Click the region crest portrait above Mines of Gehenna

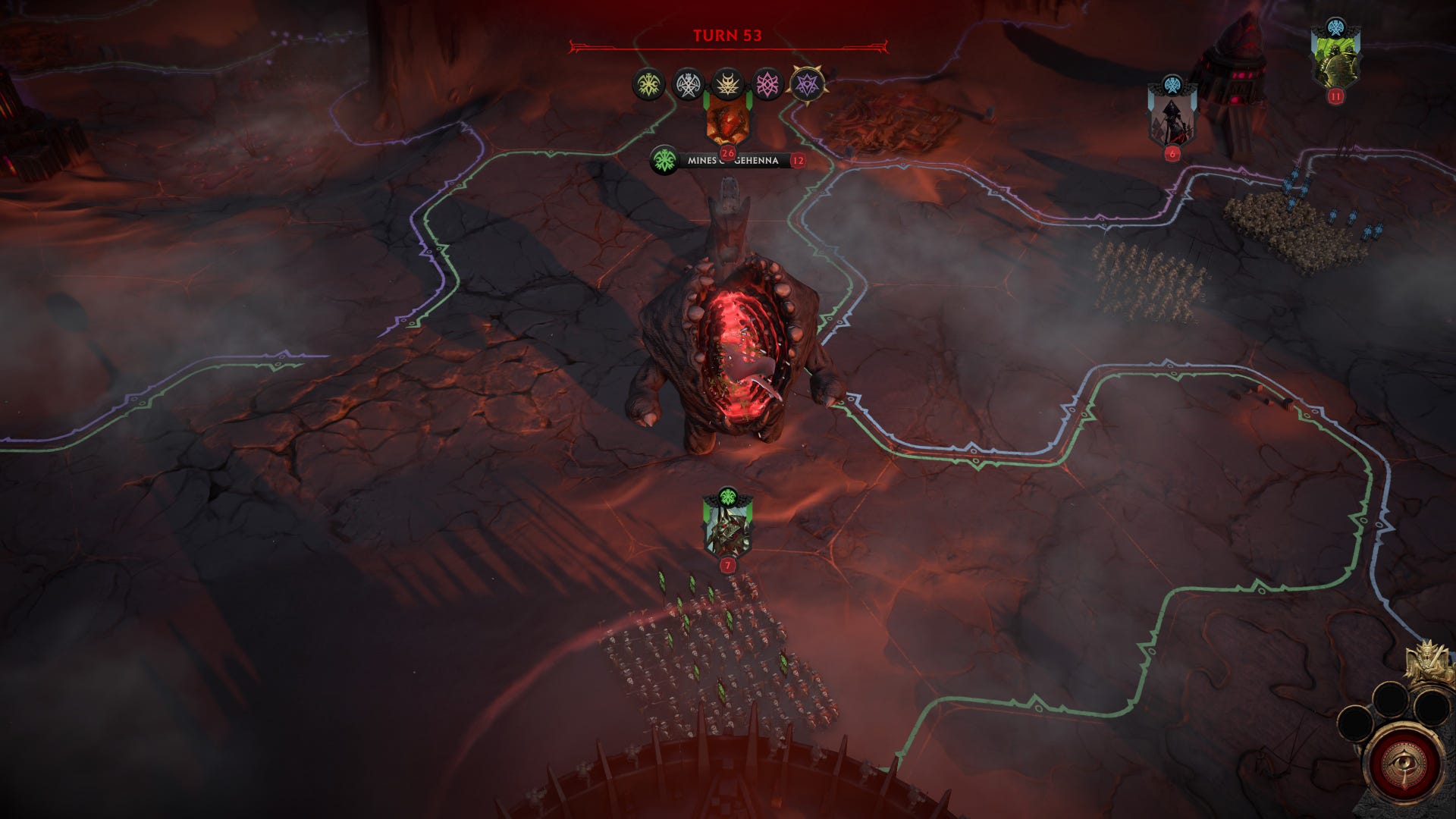point(728,124)
